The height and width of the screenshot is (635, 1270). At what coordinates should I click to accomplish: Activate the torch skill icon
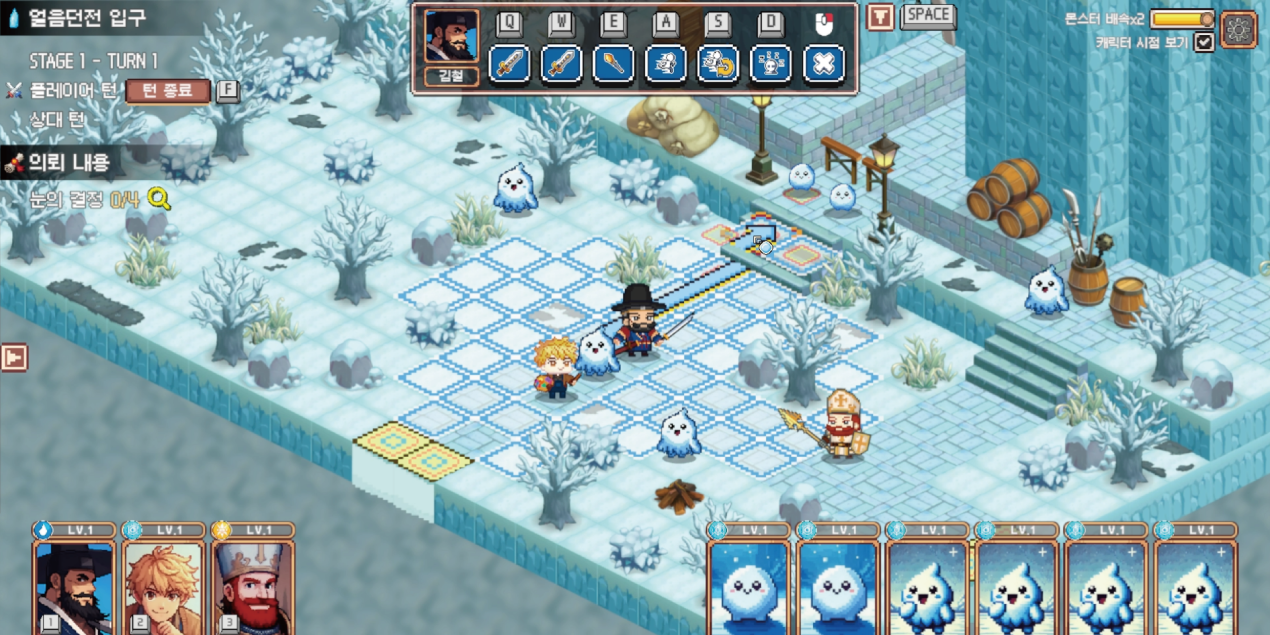point(613,63)
